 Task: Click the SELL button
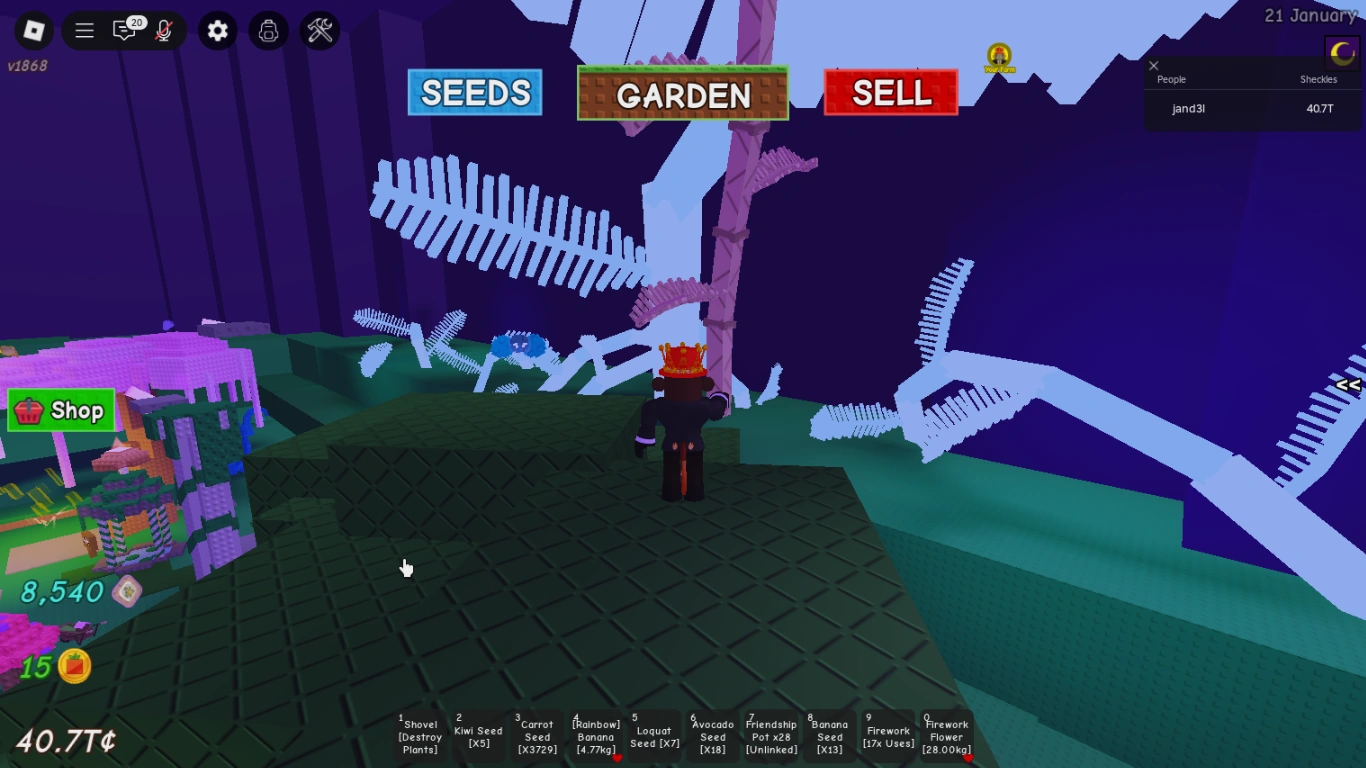click(x=889, y=94)
